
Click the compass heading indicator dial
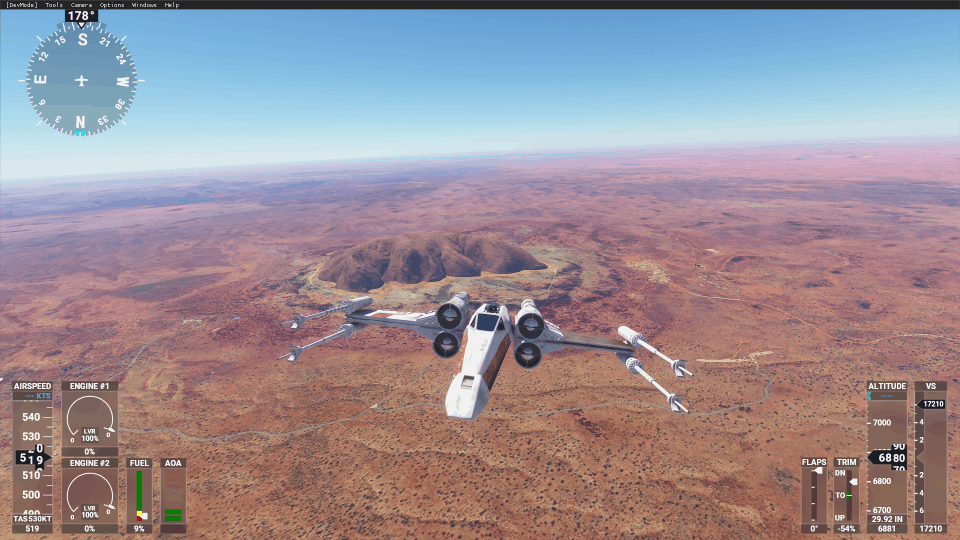click(x=81, y=80)
